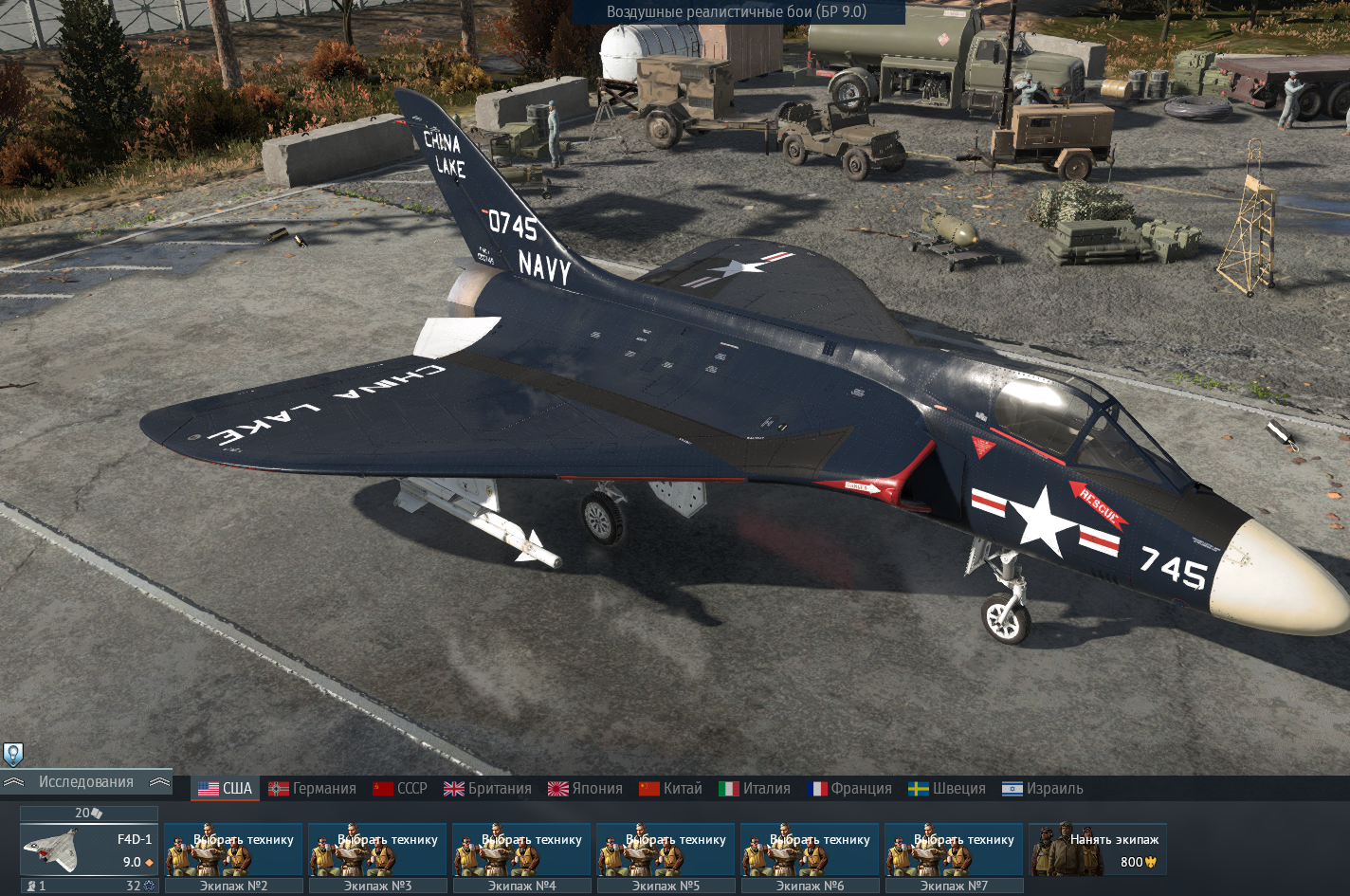Assign a vehicle to Экипаж №7

tap(954, 850)
